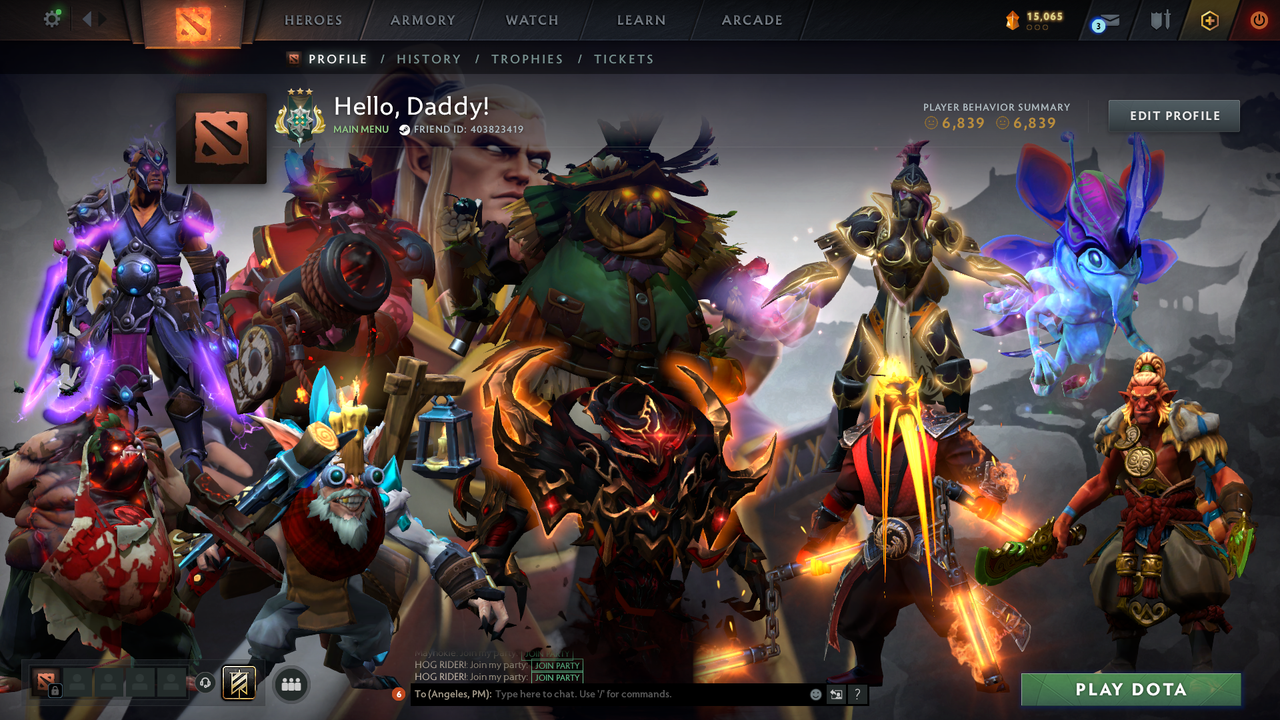Click the emoticon icon in the chat bar
1280x720 pixels.
[x=814, y=693]
